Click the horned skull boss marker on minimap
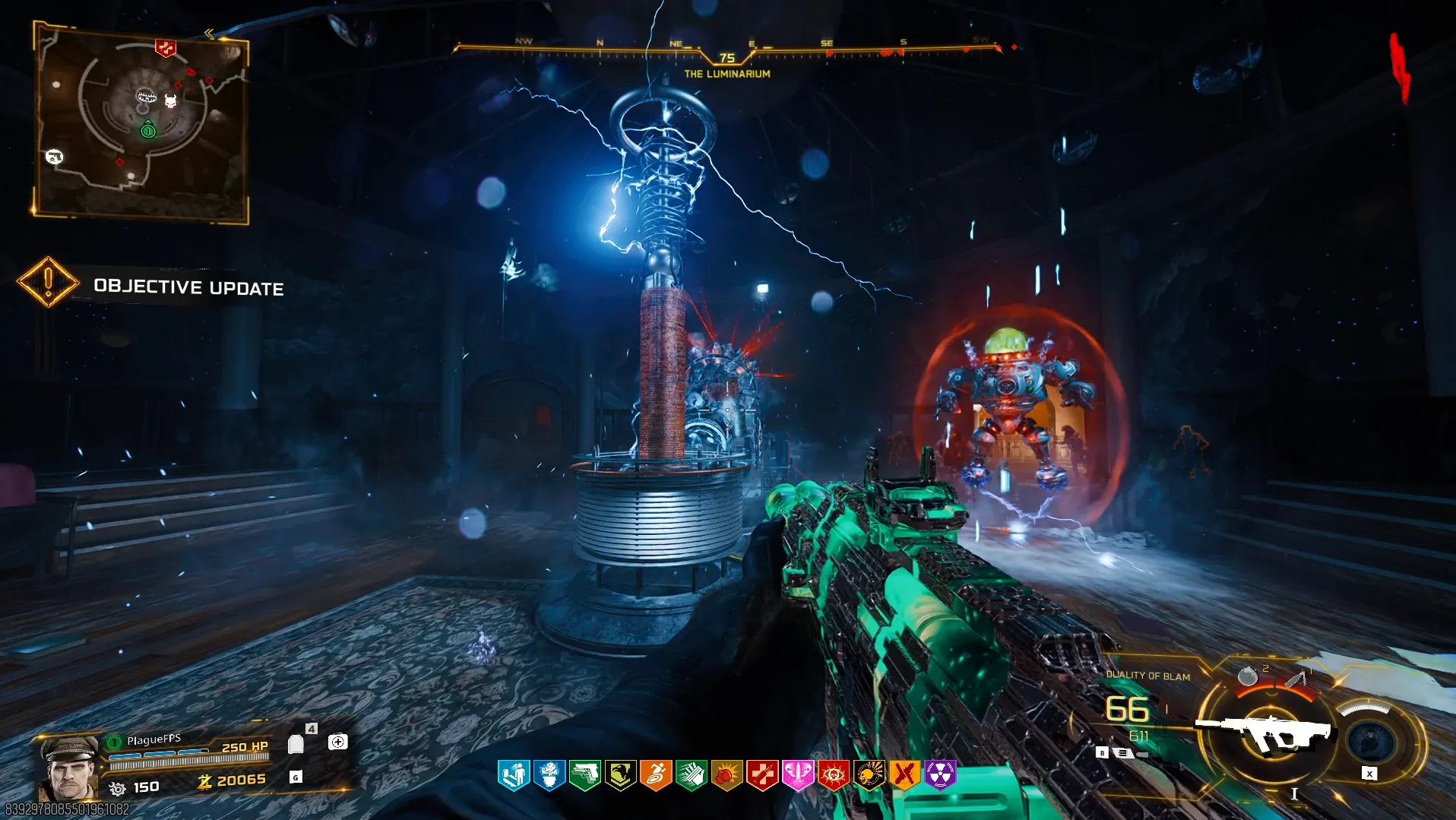1456x820 pixels. point(171,101)
